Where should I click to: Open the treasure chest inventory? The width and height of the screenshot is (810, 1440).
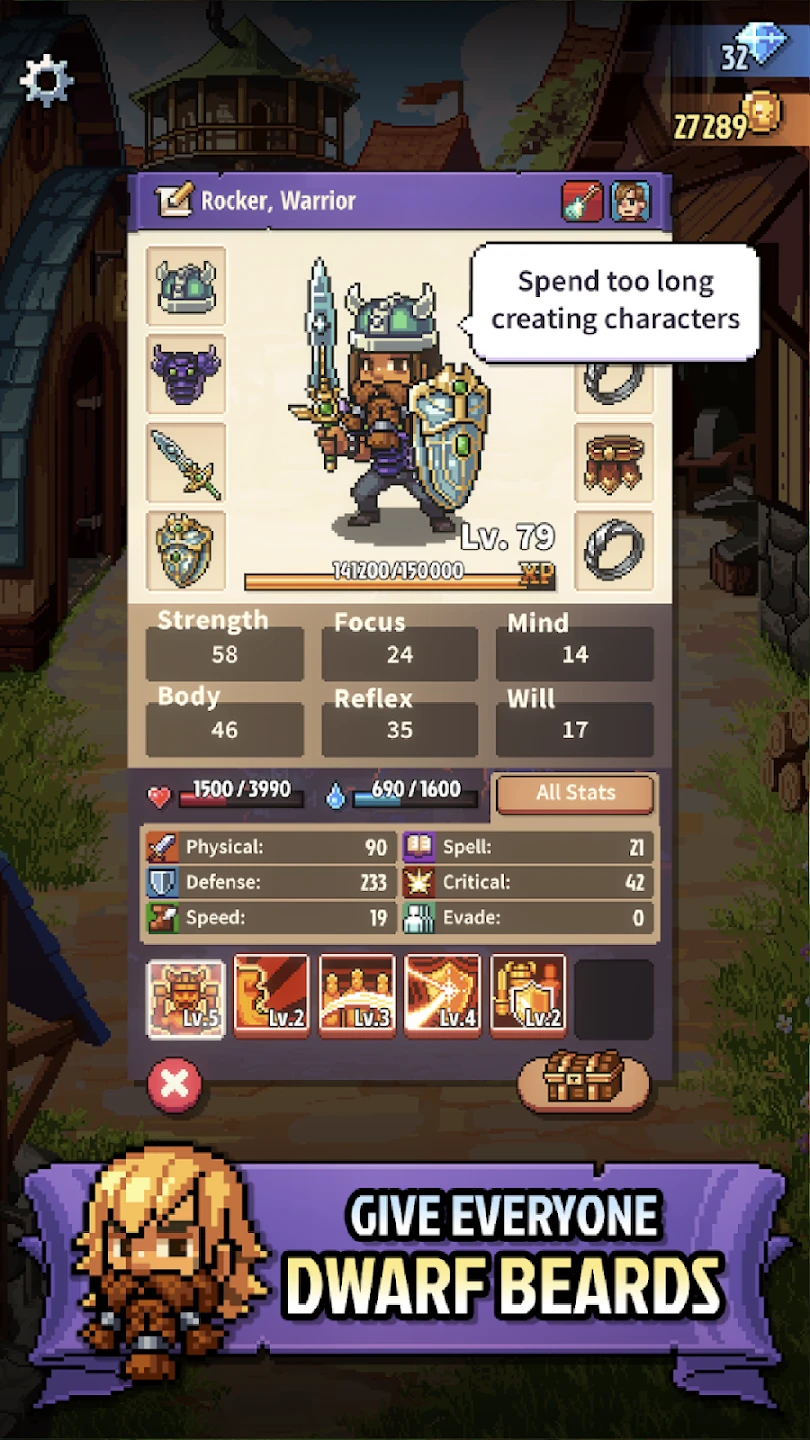(x=583, y=1080)
